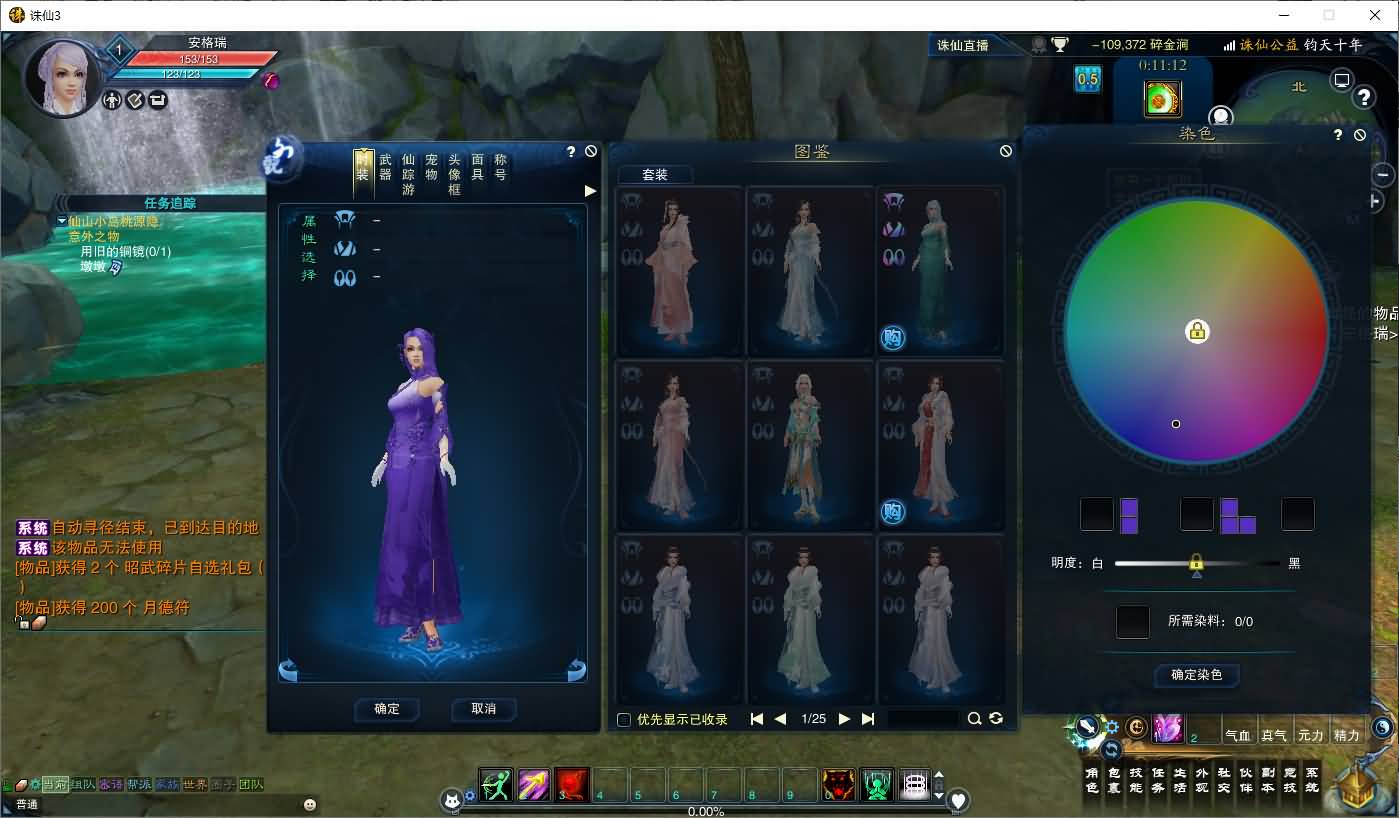Switch chat to the 世界 channel

[x=196, y=785]
